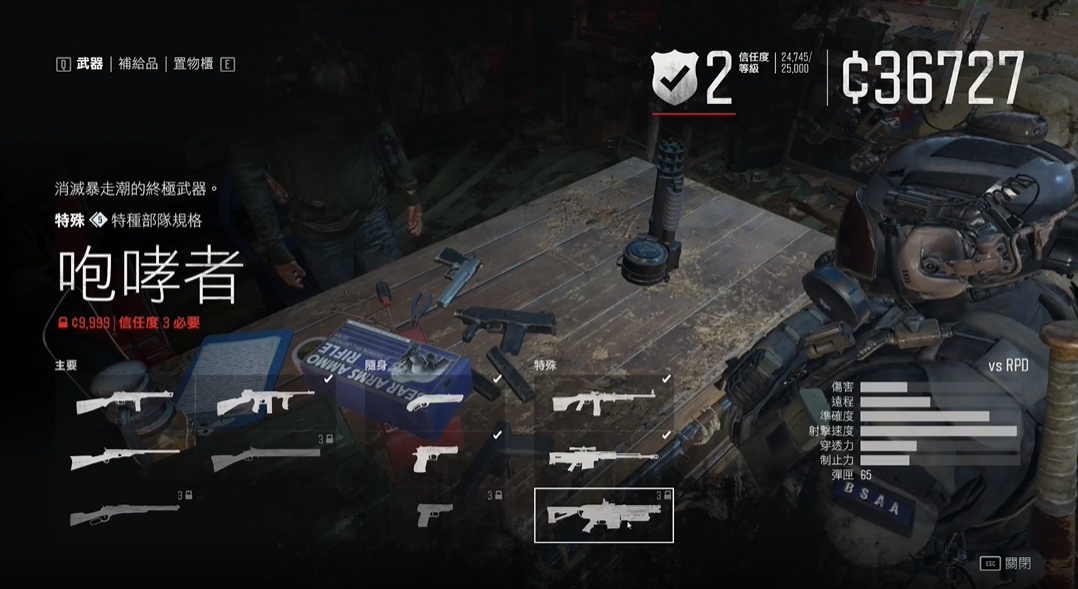This screenshot has height=589, width=1078.
Task: Switch to the 補給品 supplies tab
Action: click(138, 64)
